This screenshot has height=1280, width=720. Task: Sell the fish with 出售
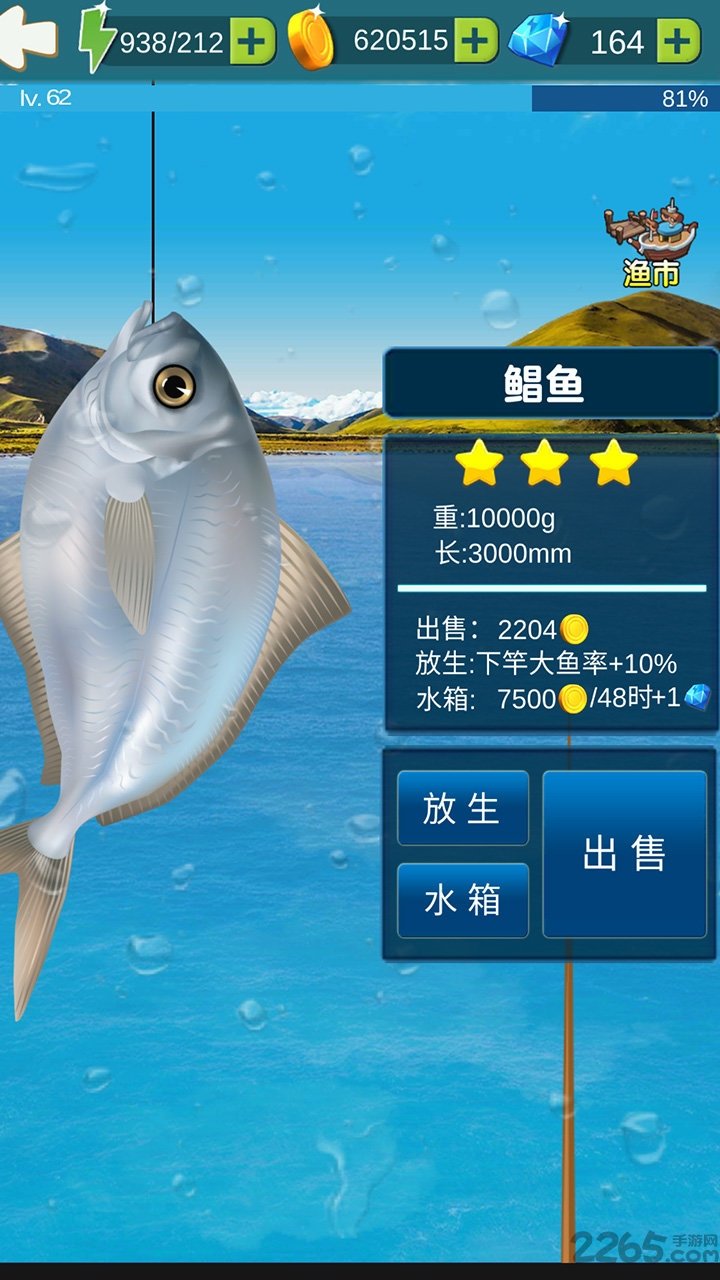click(x=624, y=854)
